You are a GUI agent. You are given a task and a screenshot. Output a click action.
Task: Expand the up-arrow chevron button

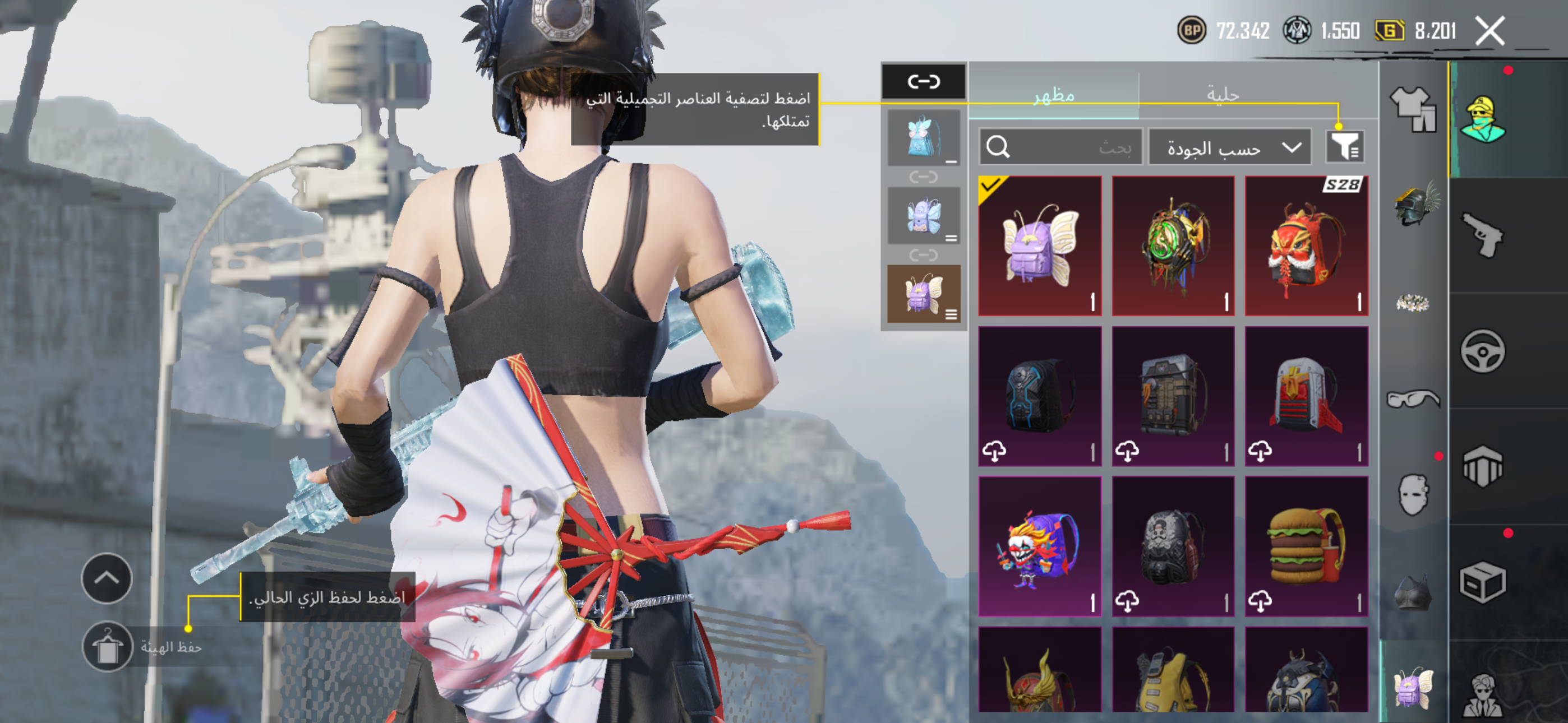(107, 578)
